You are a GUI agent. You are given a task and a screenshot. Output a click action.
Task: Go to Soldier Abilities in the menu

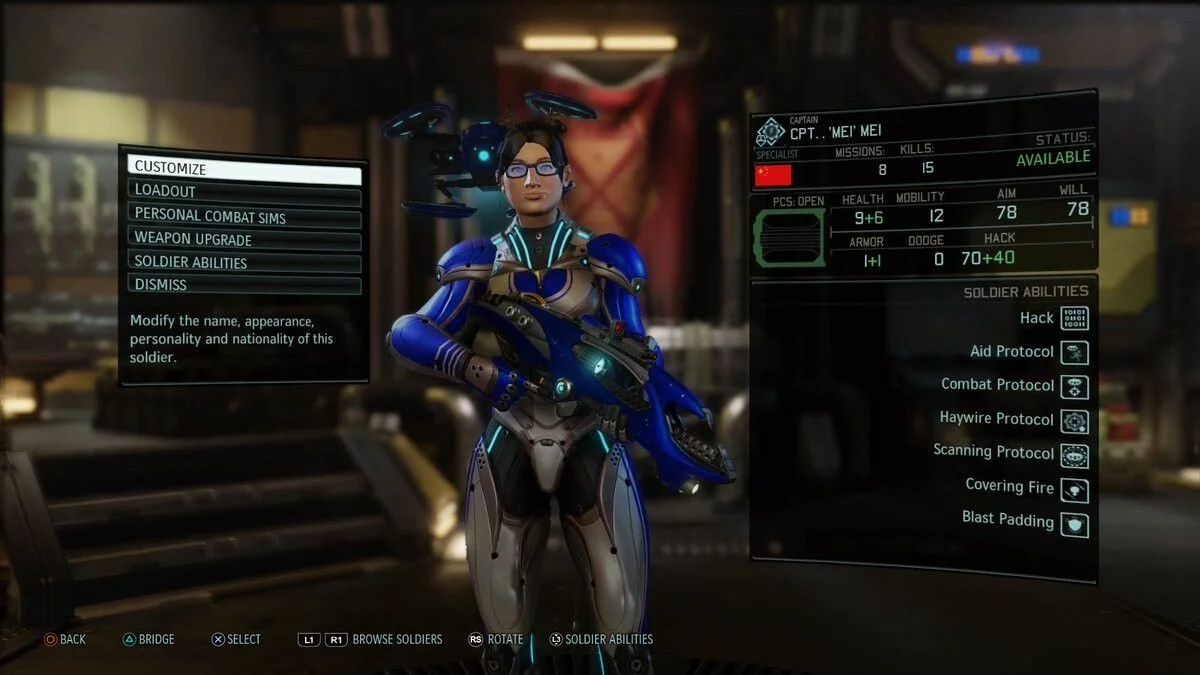coord(244,263)
